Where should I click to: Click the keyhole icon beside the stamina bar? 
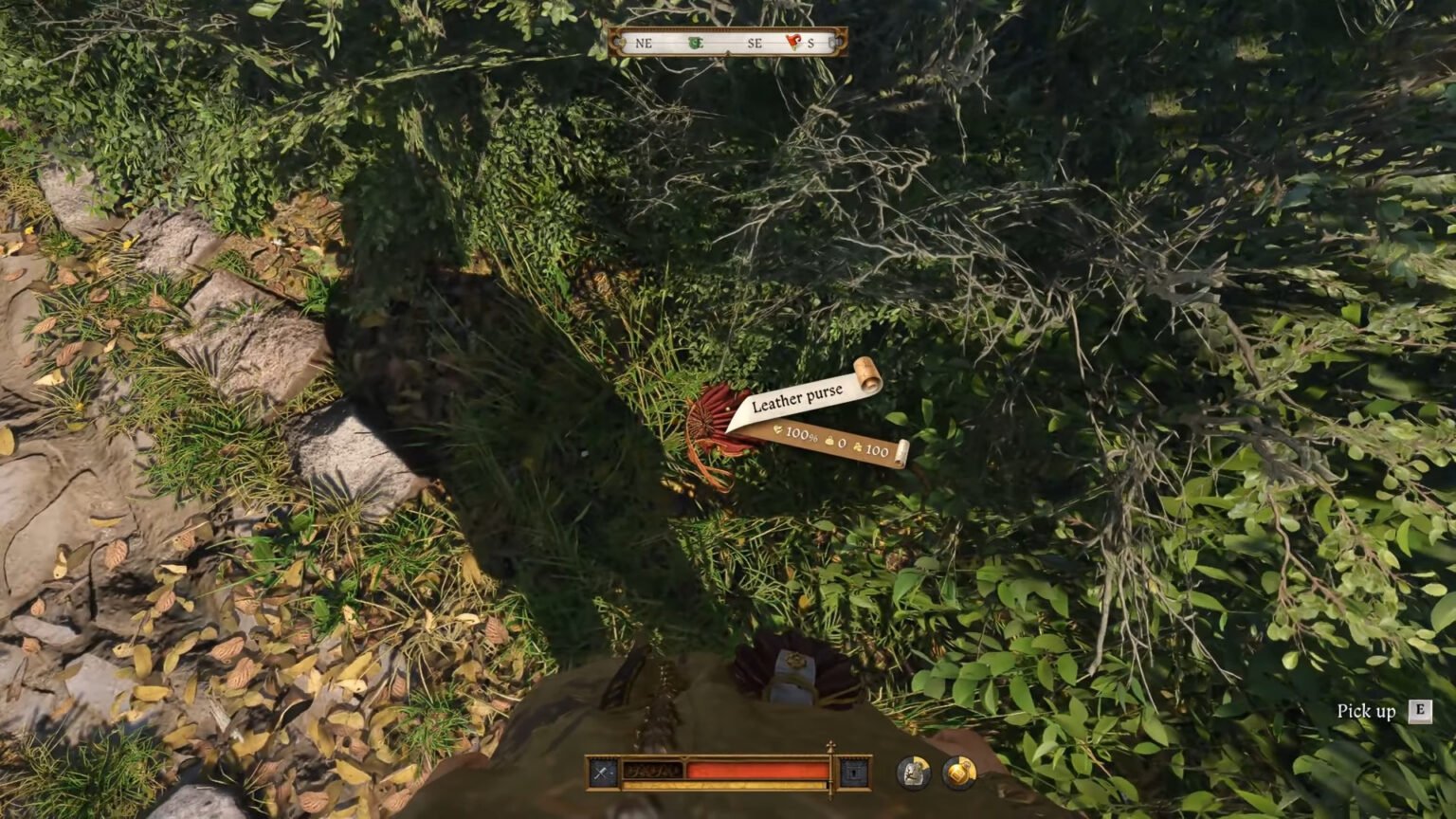pyautogui.click(x=852, y=773)
